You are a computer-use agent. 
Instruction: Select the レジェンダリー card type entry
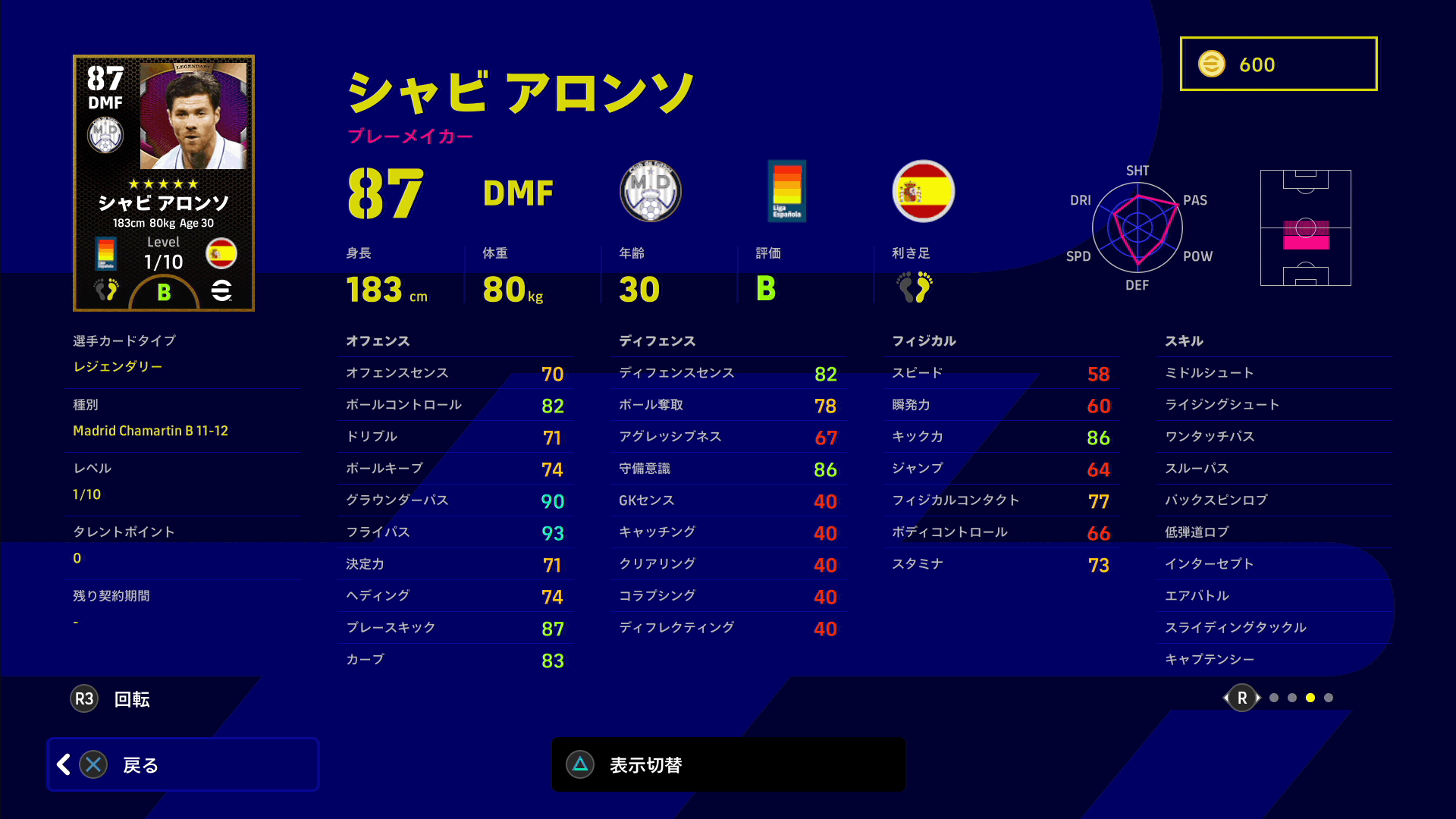tap(118, 366)
